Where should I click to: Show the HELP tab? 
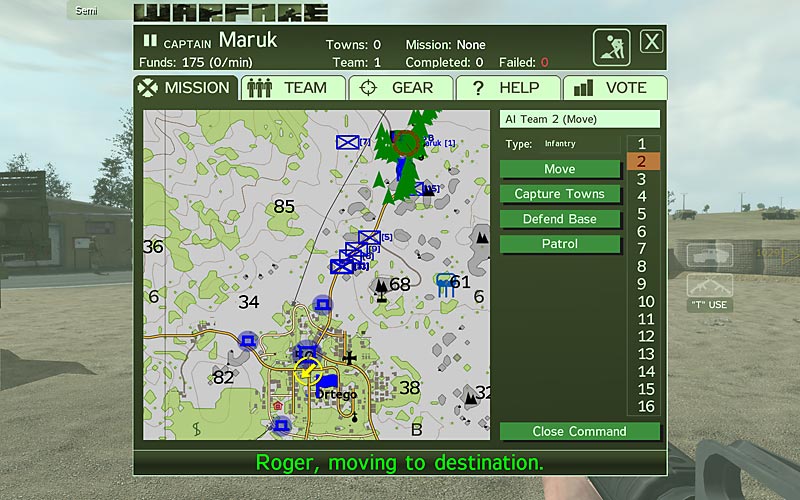pos(508,88)
